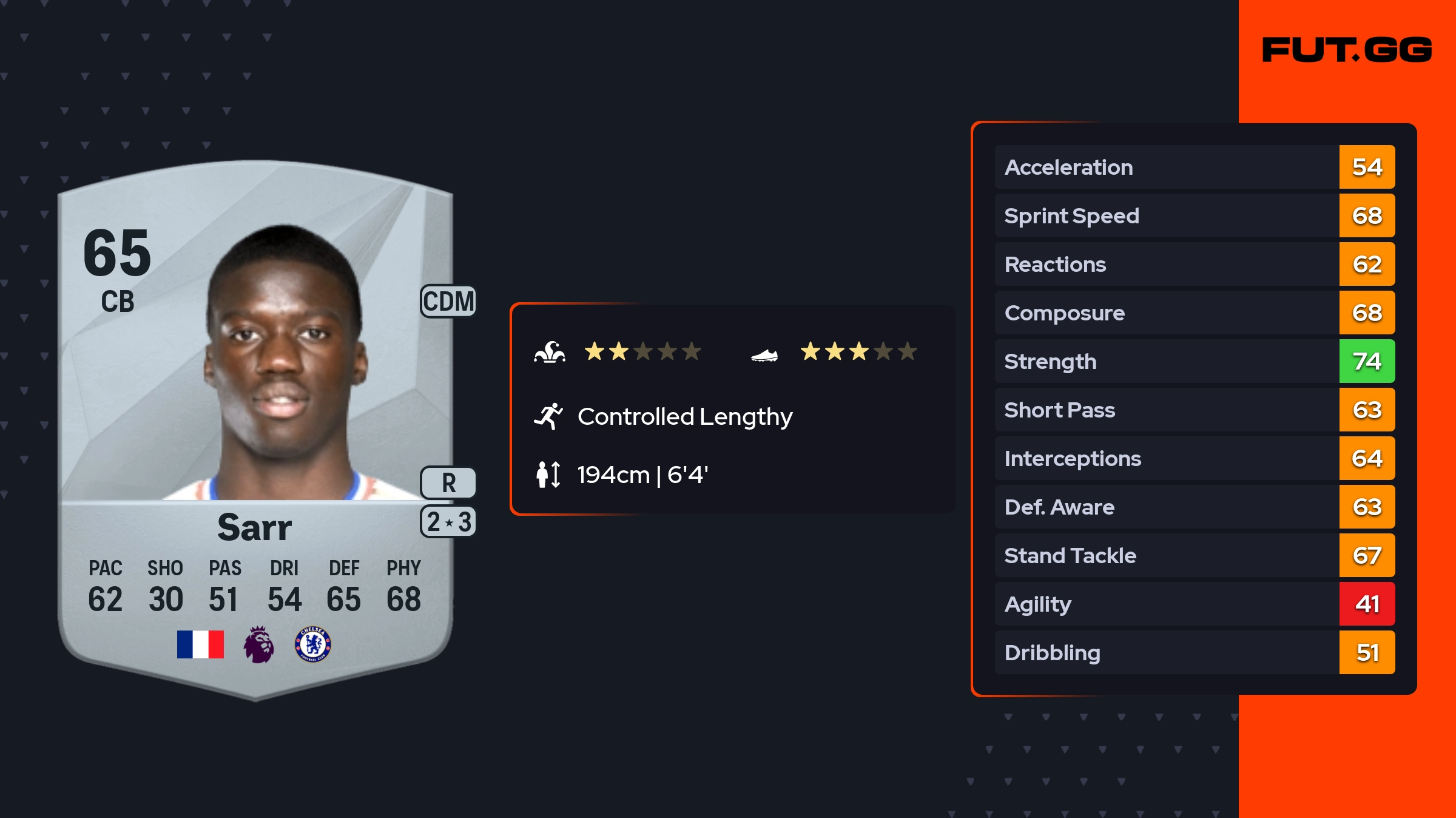
Task: Select the Sarr player card
Action: [255, 425]
